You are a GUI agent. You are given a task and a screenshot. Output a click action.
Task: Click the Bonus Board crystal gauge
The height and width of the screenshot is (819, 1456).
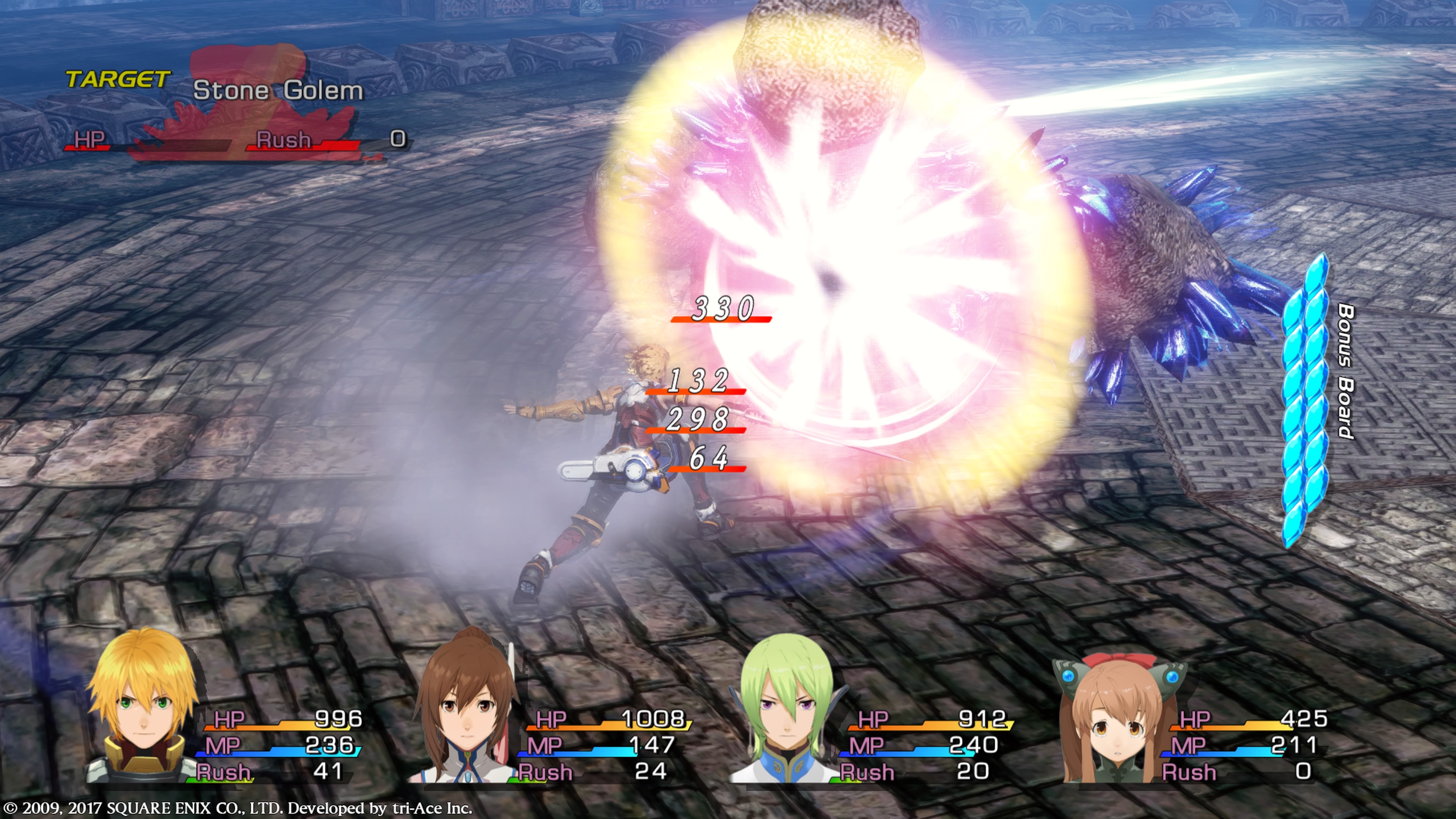point(1304,400)
